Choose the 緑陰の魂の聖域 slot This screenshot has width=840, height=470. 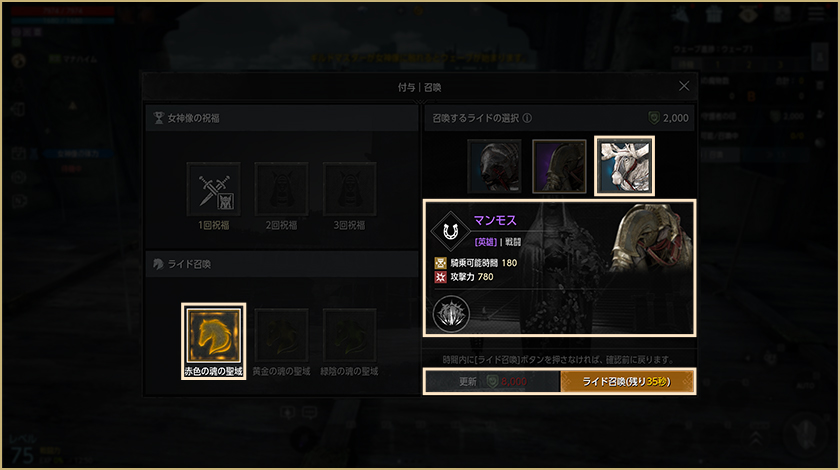349,336
